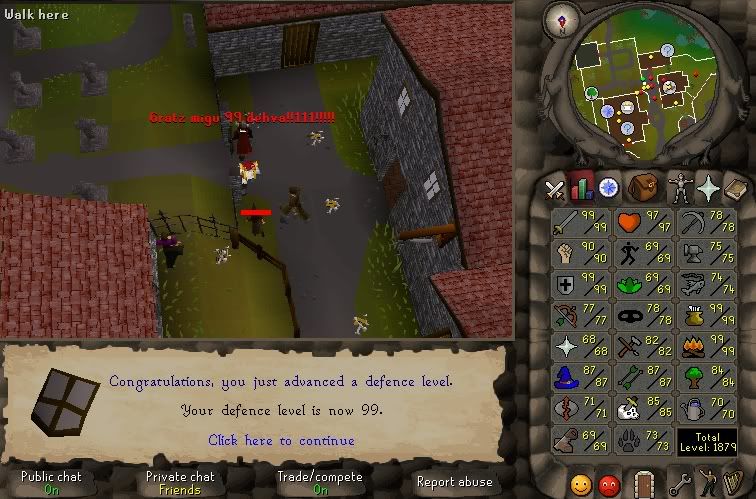The image size is (756, 499).
Task: Report abuse to moderators
Action: tap(454, 483)
